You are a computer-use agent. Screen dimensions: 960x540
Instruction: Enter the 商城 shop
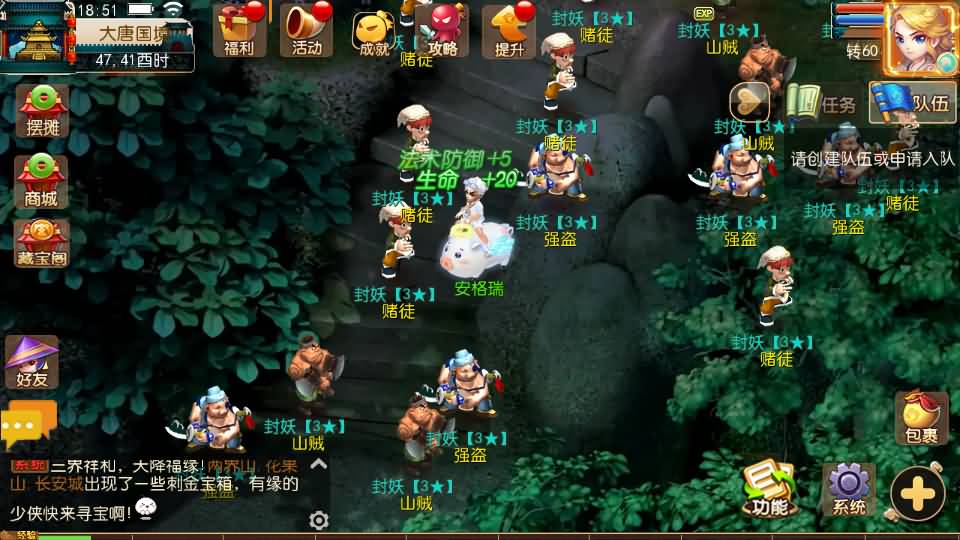pyautogui.click(x=41, y=181)
